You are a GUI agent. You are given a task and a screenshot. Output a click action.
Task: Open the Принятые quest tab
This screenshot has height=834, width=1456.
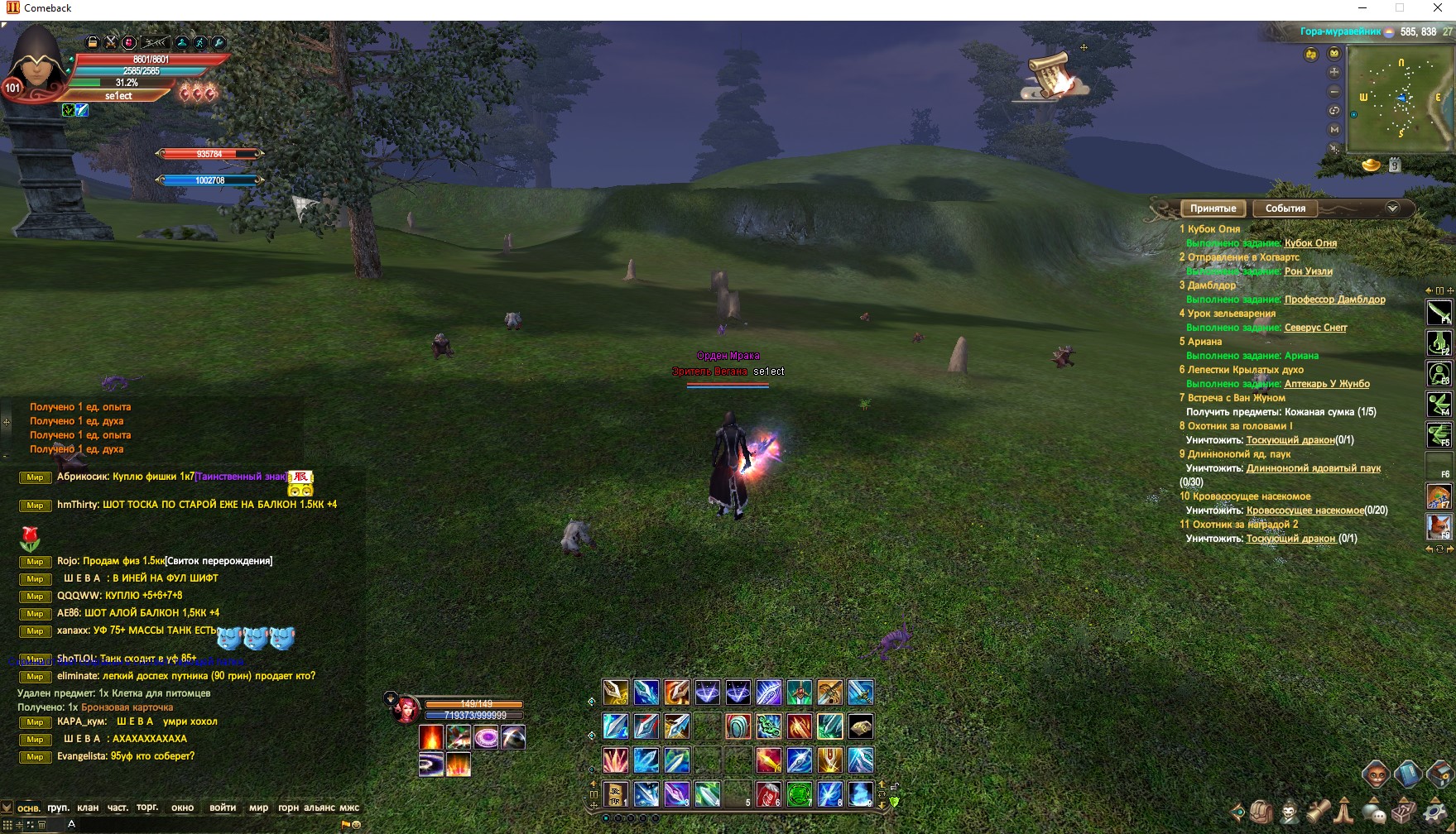pos(1213,208)
